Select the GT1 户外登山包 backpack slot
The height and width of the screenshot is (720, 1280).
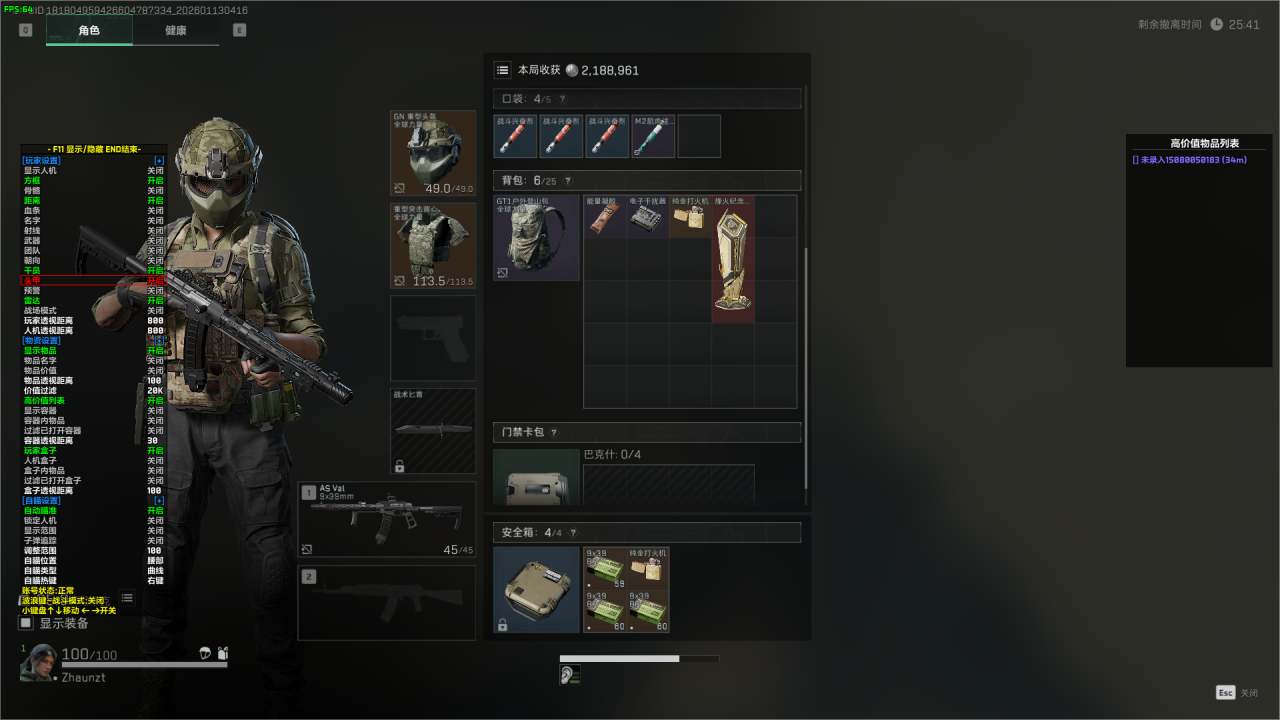tap(536, 238)
